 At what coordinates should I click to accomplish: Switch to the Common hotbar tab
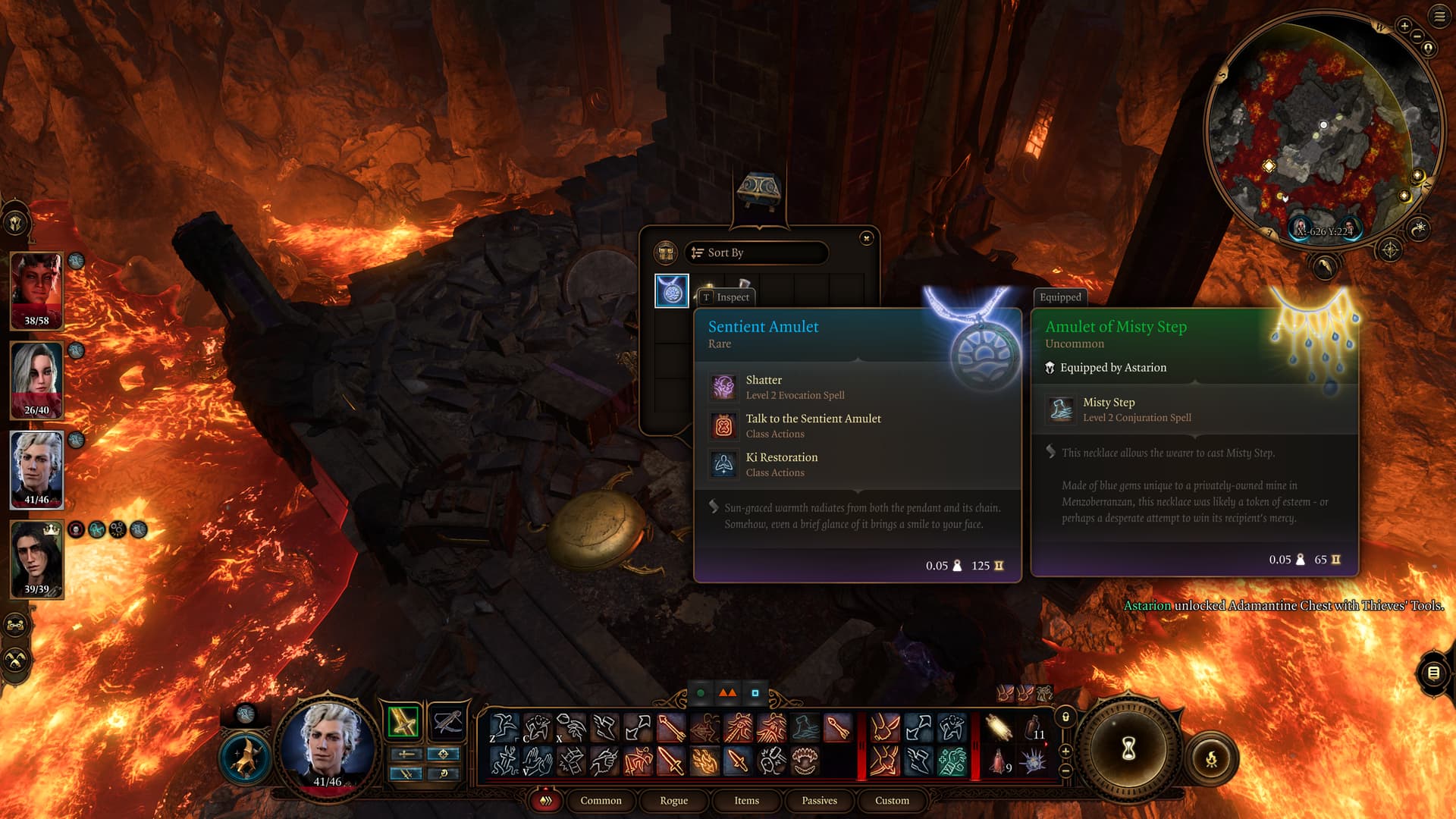[x=601, y=801]
